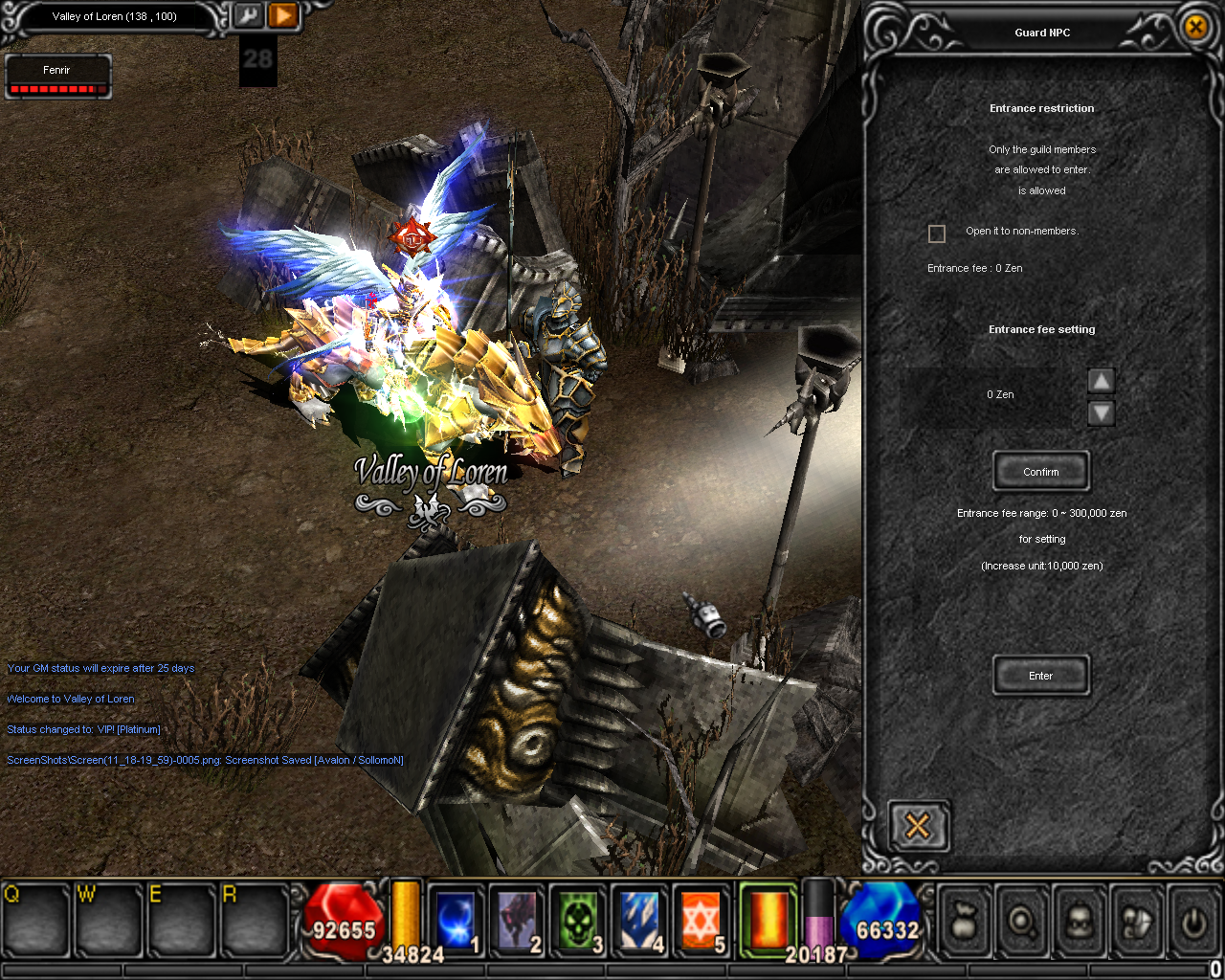This screenshot has height=980, width=1225.
Task: Trigger the blue ice shards skill in slot 4
Action: point(639,920)
